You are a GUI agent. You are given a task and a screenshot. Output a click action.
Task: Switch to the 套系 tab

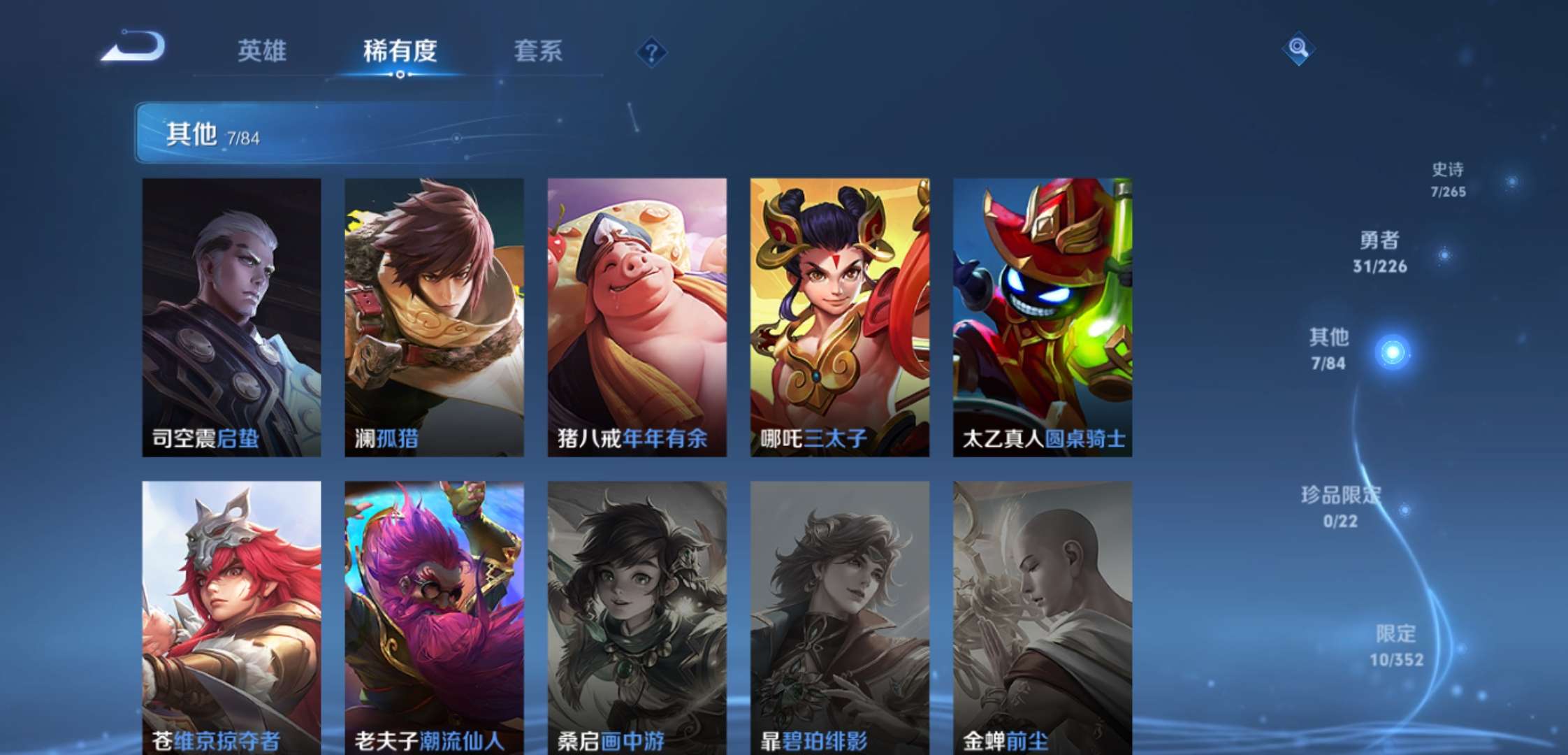click(x=539, y=50)
